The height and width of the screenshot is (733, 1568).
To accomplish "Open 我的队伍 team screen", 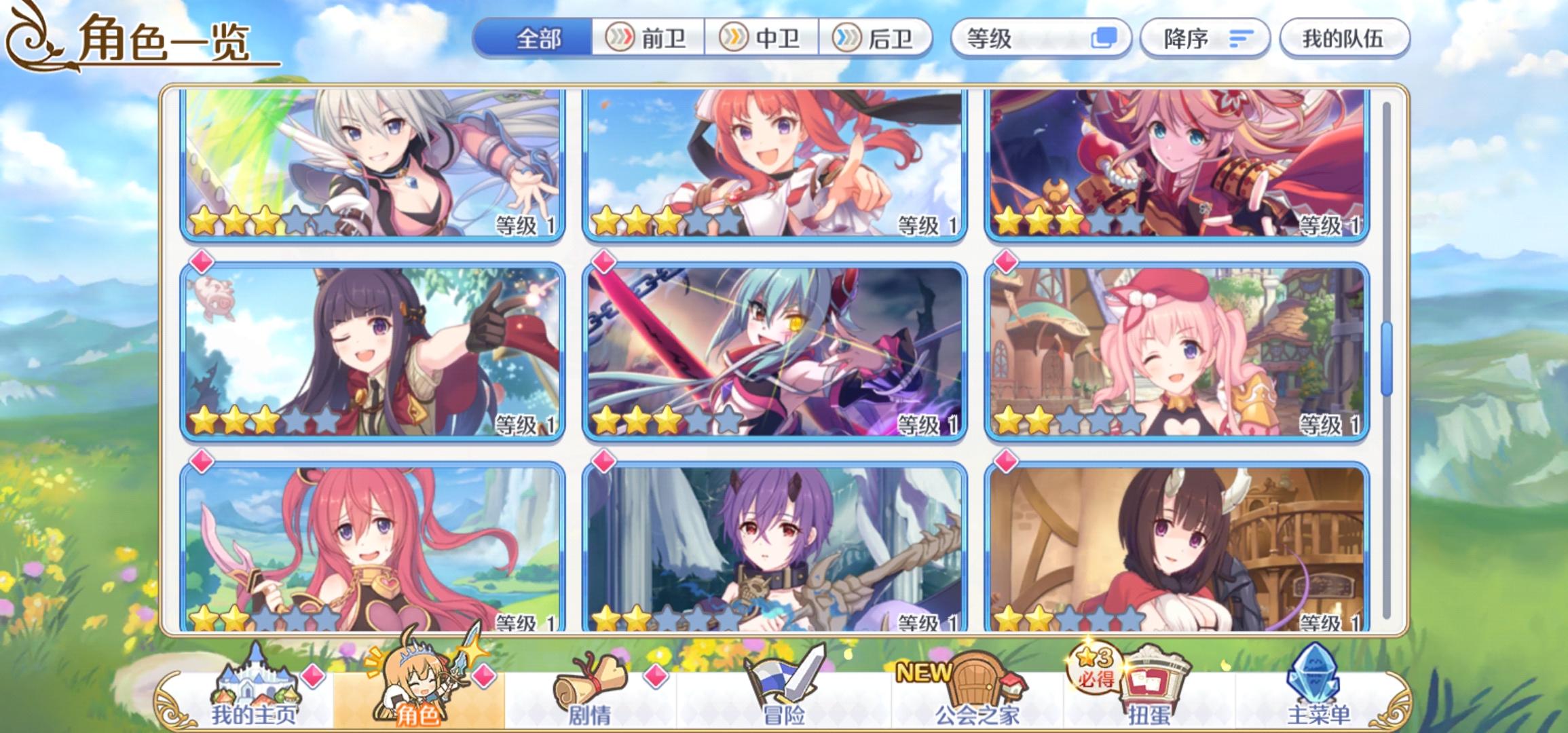I will [x=1346, y=39].
